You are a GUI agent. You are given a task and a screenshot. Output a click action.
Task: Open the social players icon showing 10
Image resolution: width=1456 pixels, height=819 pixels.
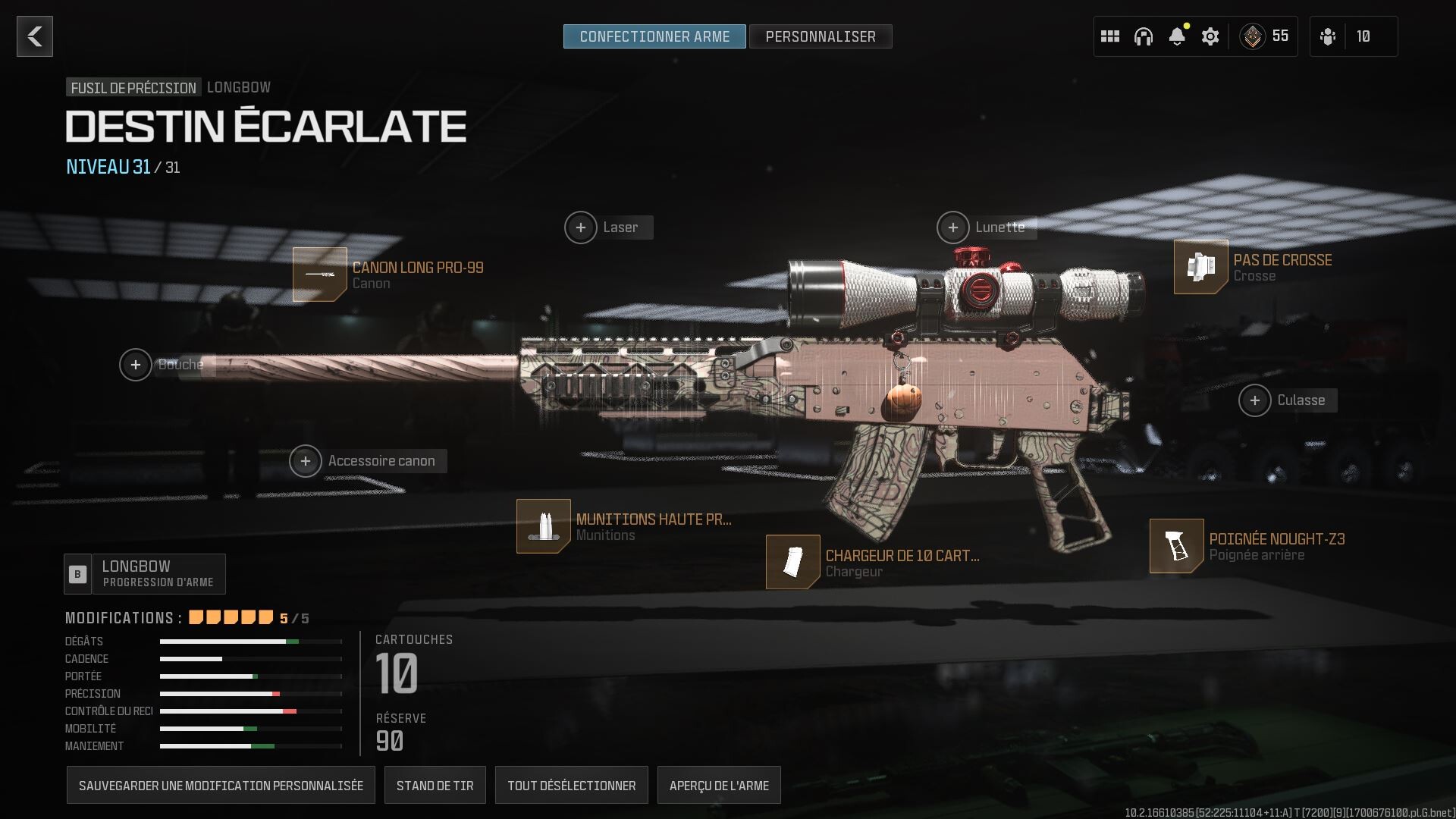[x=1354, y=36]
